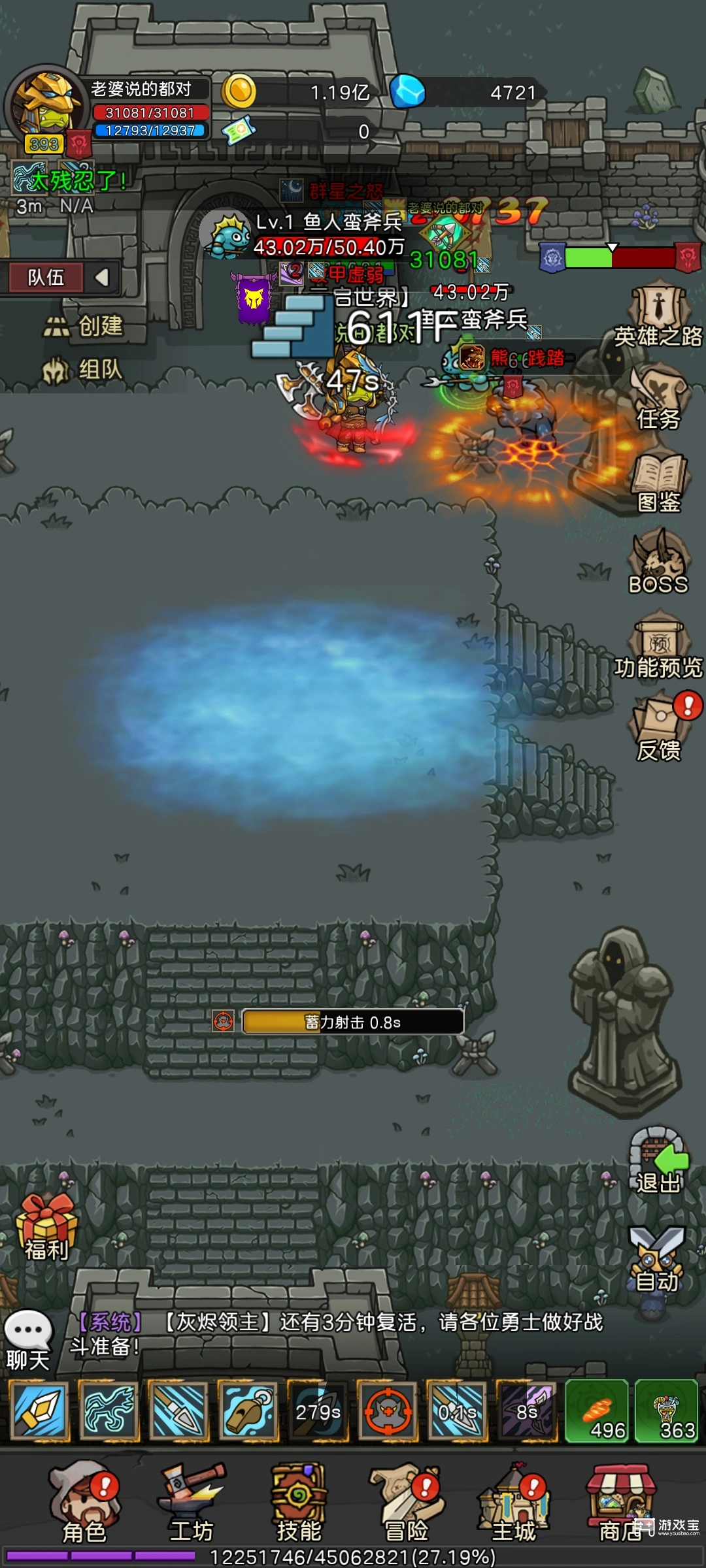Collapse the 队伍 team panel

102,278
